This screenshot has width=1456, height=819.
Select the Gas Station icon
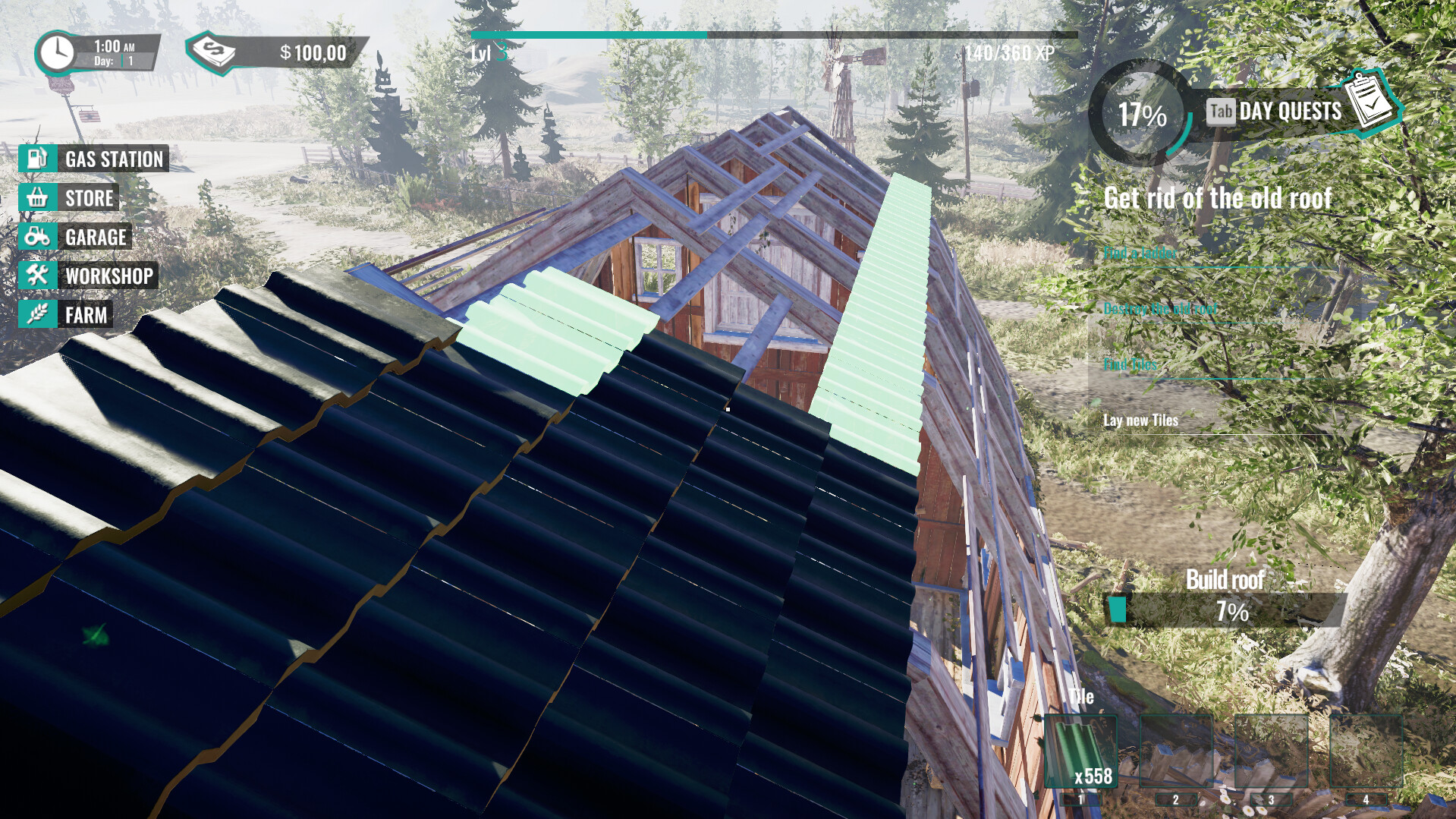coord(36,159)
